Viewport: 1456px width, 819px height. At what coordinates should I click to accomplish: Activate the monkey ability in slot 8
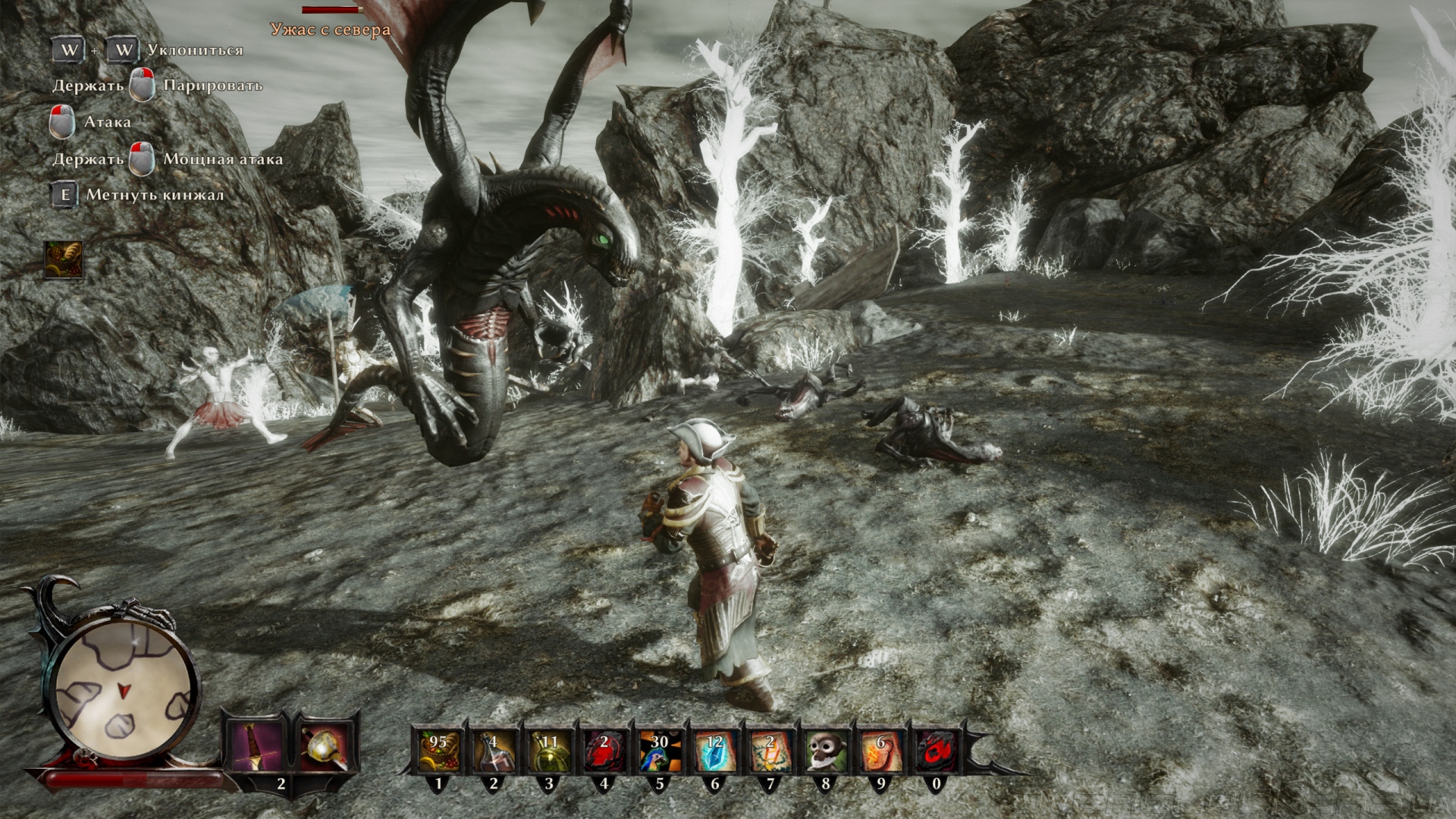pos(825,751)
